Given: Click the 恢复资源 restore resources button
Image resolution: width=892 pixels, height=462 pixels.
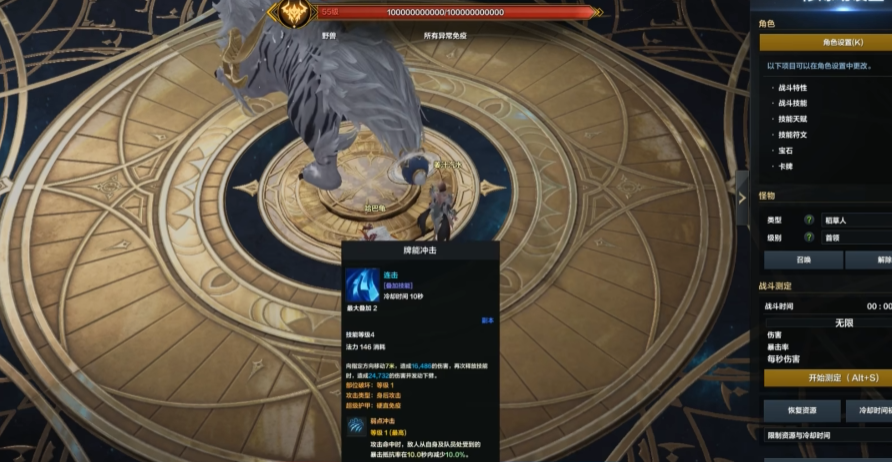Looking at the screenshot, I should 802,411.
